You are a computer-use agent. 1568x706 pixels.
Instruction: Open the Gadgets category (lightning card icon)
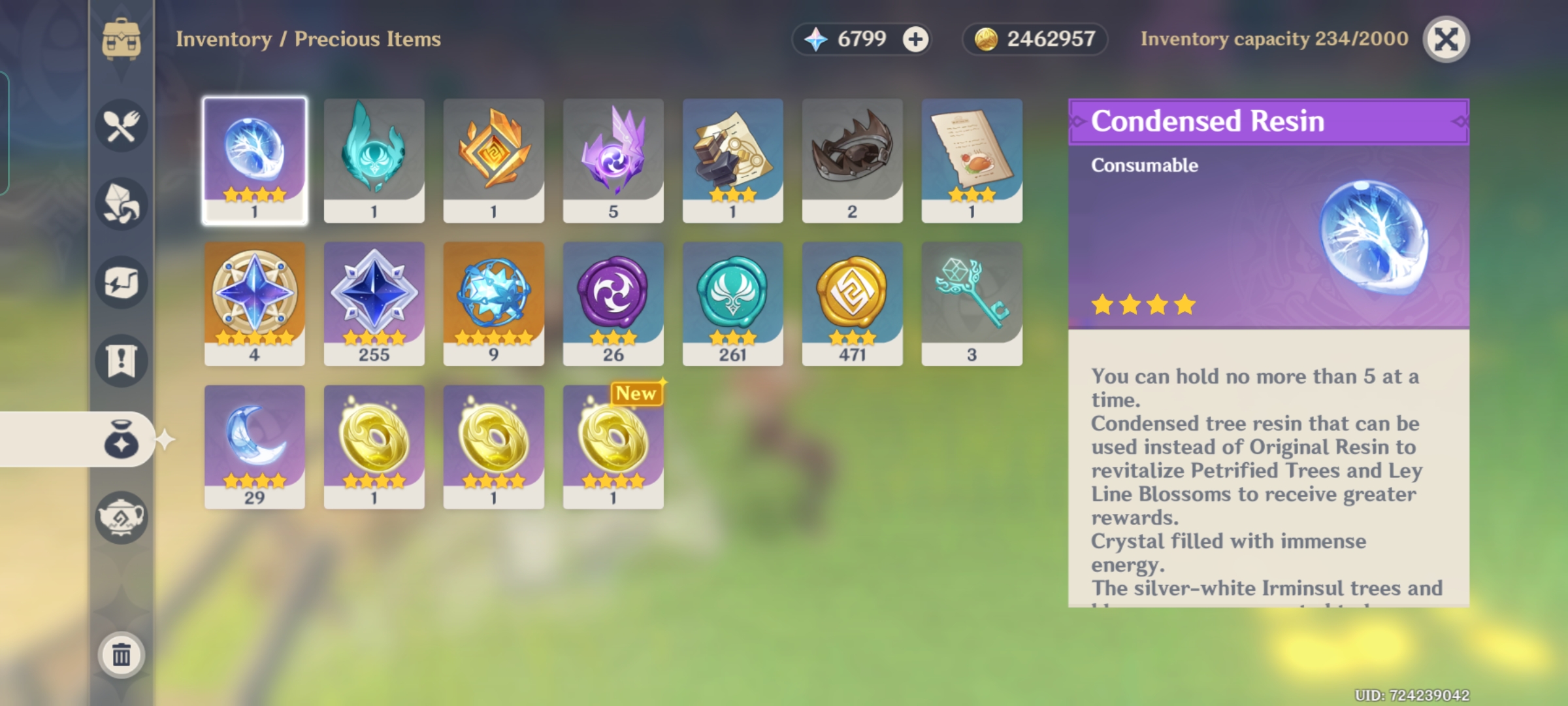[x=122, y=281]
